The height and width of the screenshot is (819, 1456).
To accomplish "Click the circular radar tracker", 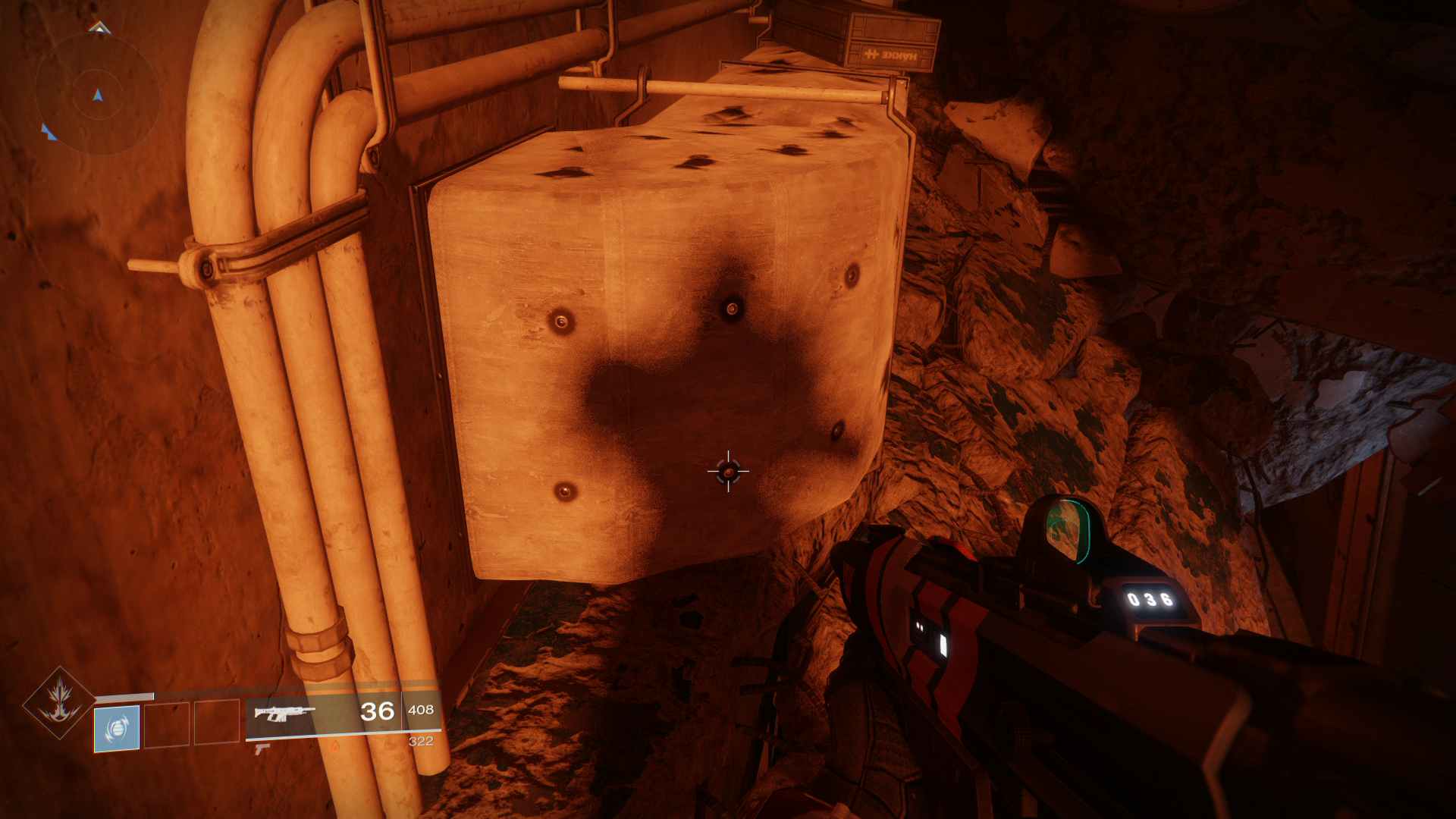I will [97, 95].
